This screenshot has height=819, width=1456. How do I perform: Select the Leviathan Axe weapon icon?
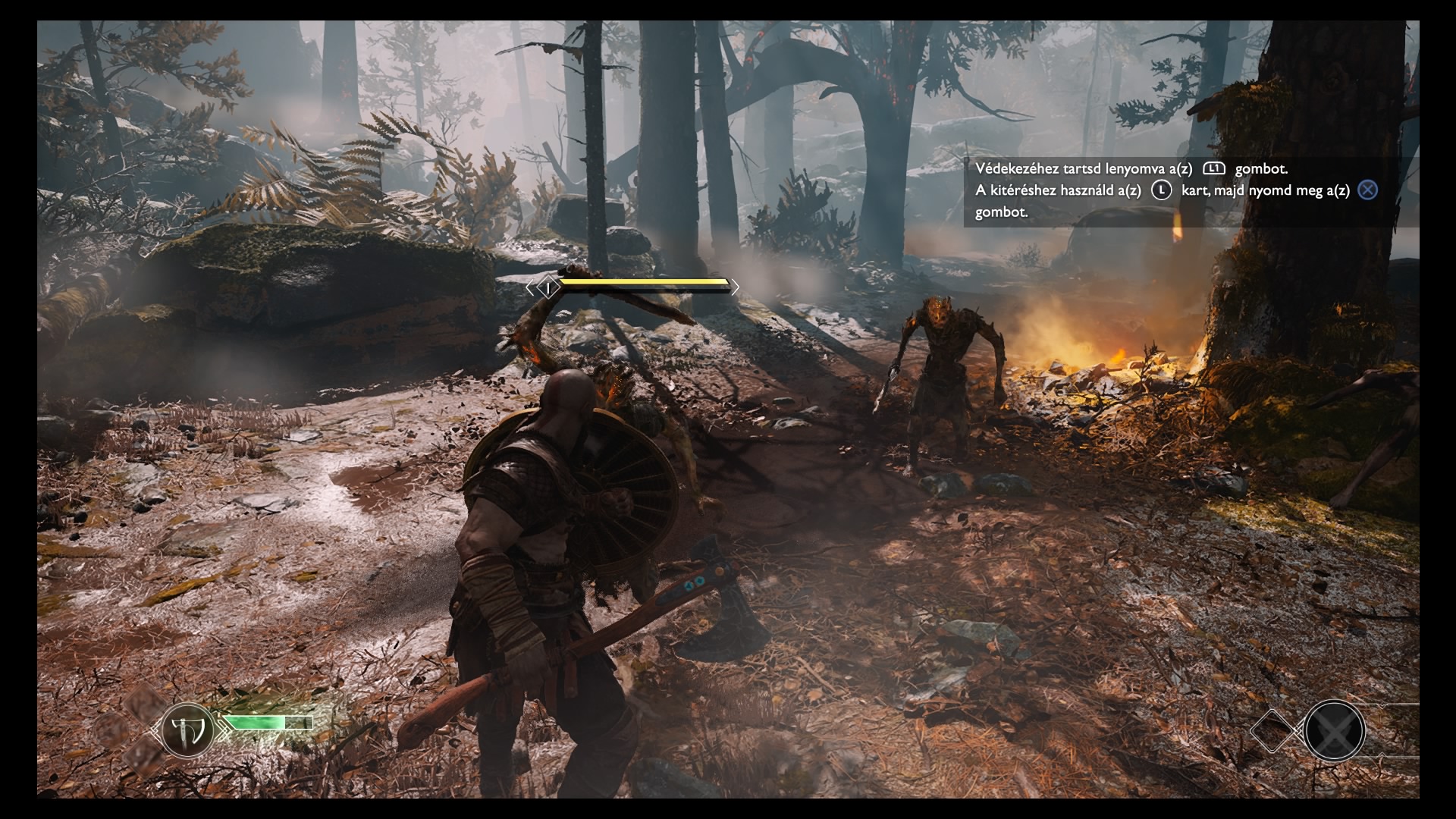[187, 731]
